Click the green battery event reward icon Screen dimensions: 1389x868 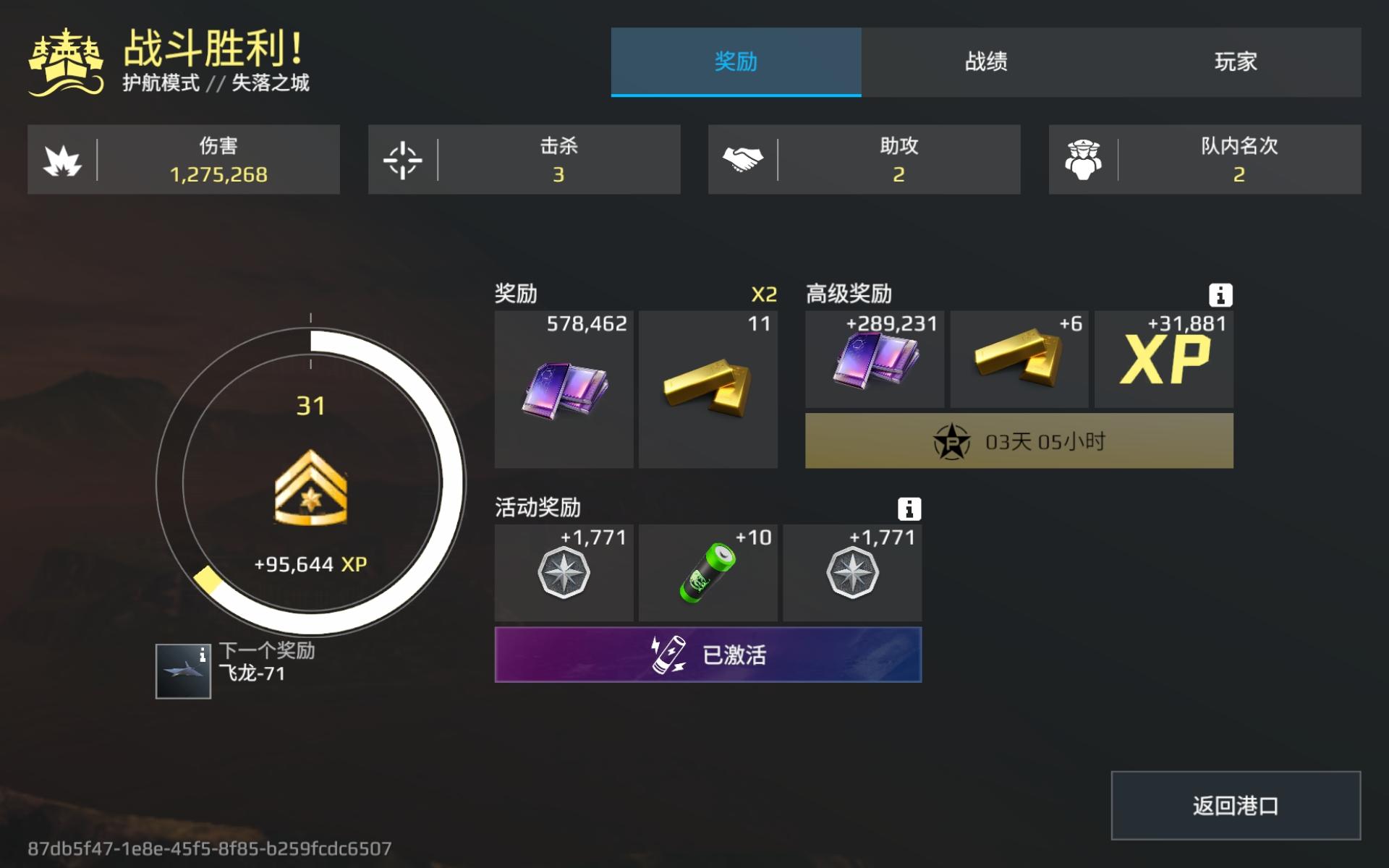point(708,573)
